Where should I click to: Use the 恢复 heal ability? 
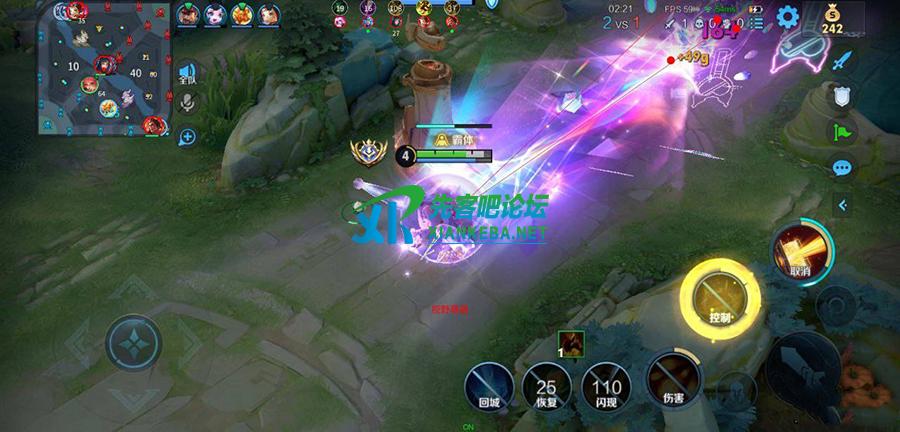click(547, 385)
